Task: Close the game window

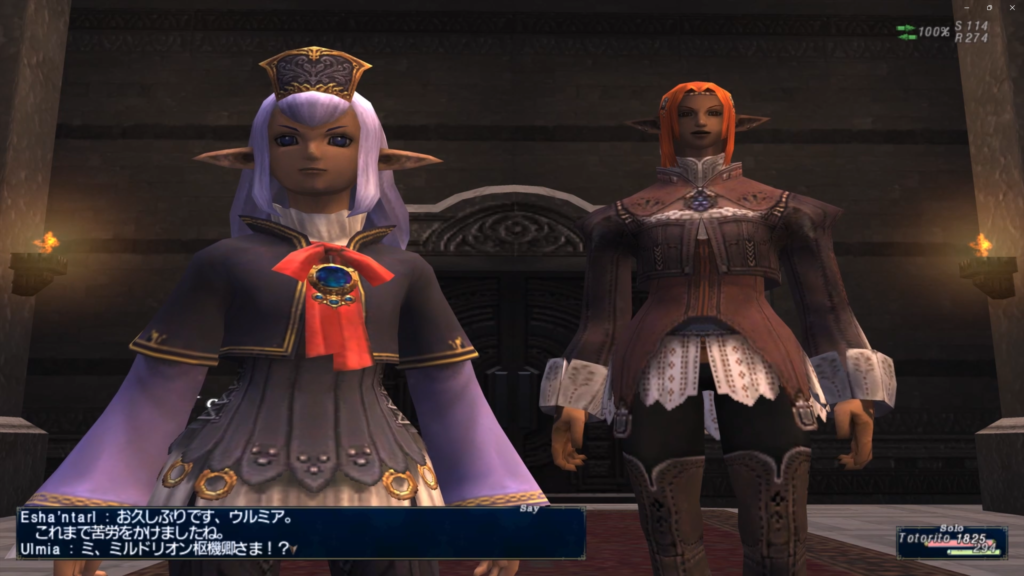Action: click(x=1012, y=7)
